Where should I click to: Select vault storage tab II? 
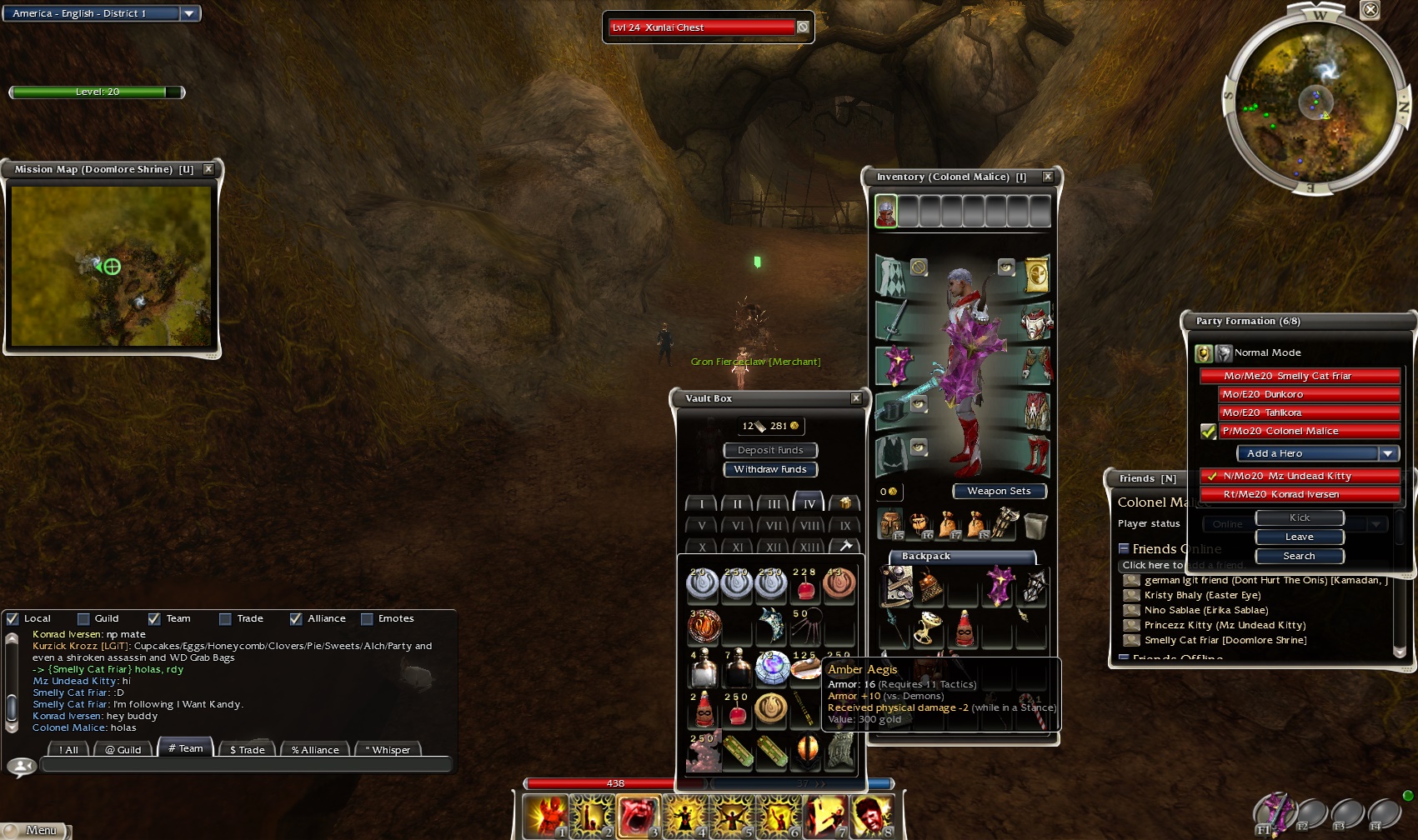[x=737, y=503]
